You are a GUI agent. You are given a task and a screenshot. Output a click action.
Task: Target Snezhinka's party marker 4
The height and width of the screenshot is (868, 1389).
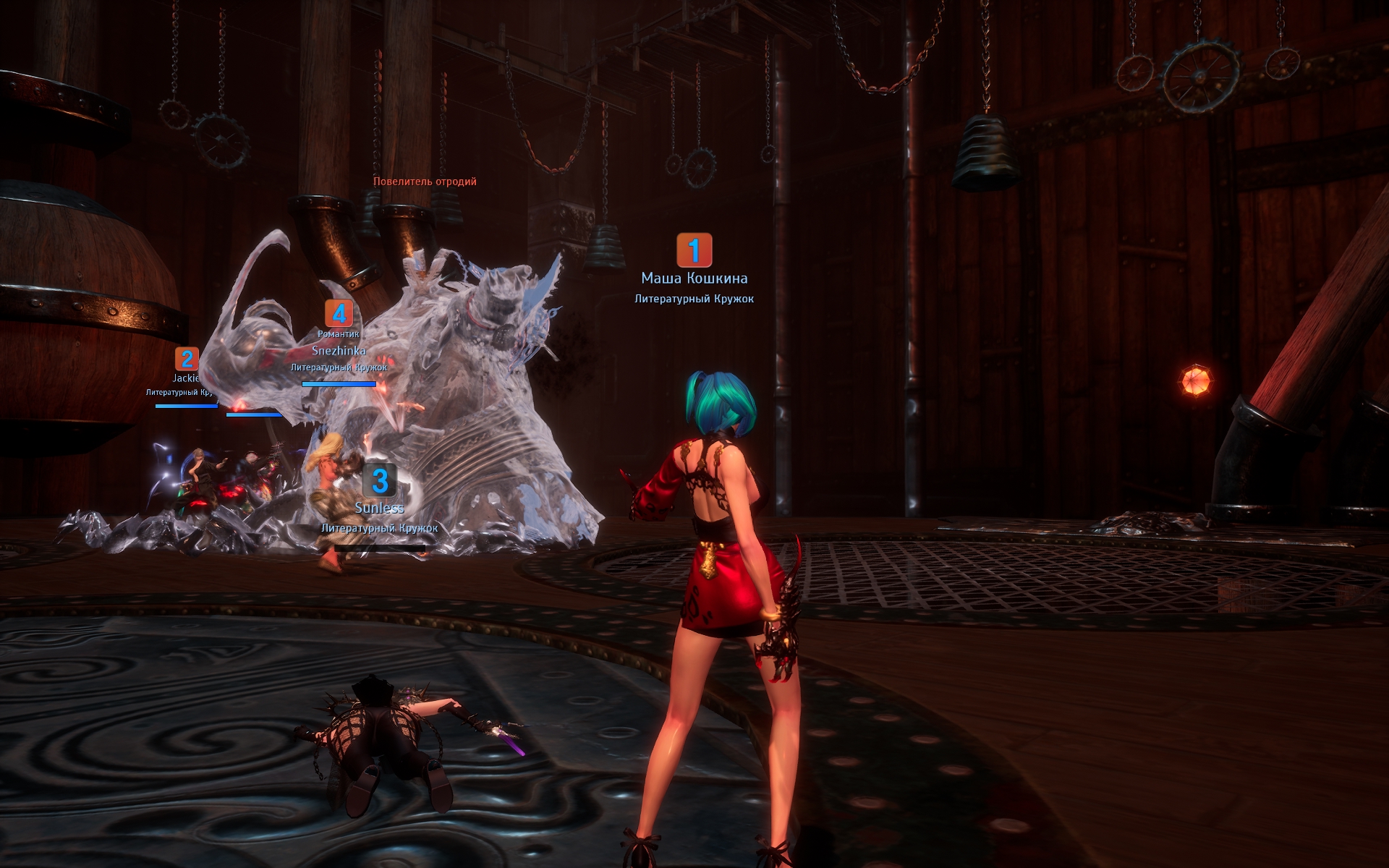pyautogui.click(x=339, y=314)
